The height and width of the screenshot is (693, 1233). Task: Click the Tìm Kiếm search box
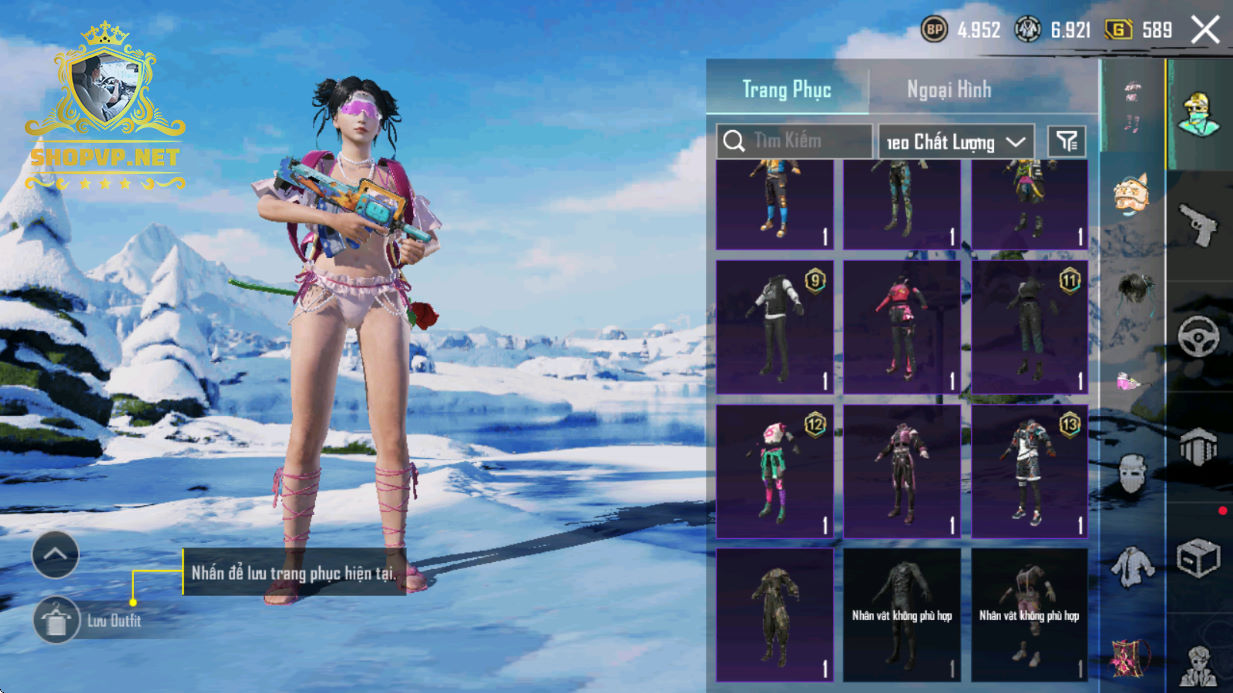pyautogui.click(x=795, y=141)
